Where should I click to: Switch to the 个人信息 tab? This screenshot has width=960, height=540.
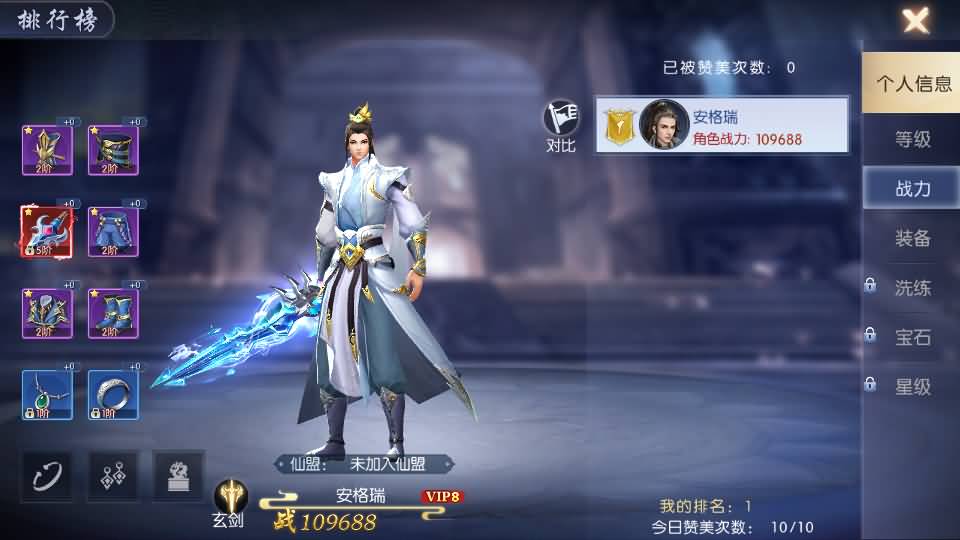click(x=912, y=84)
